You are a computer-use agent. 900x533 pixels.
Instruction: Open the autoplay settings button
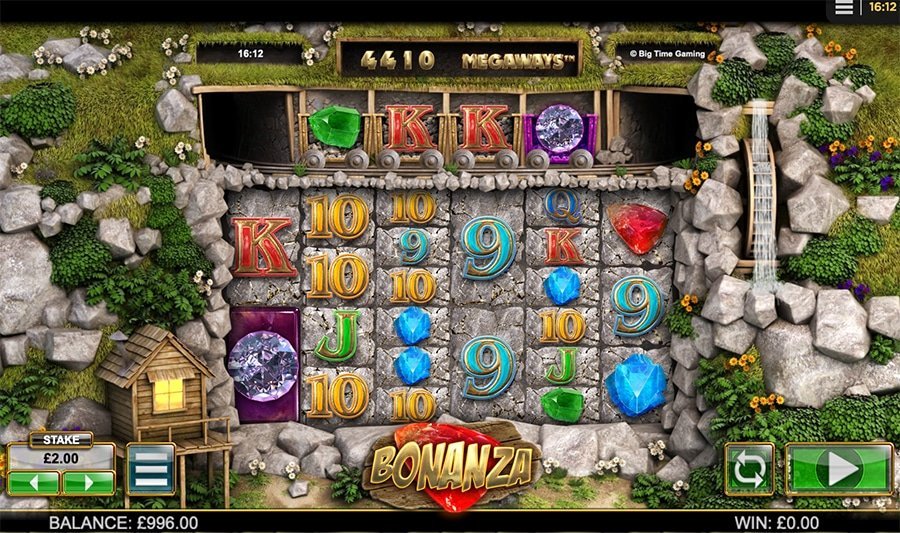[x=749, y=468]
